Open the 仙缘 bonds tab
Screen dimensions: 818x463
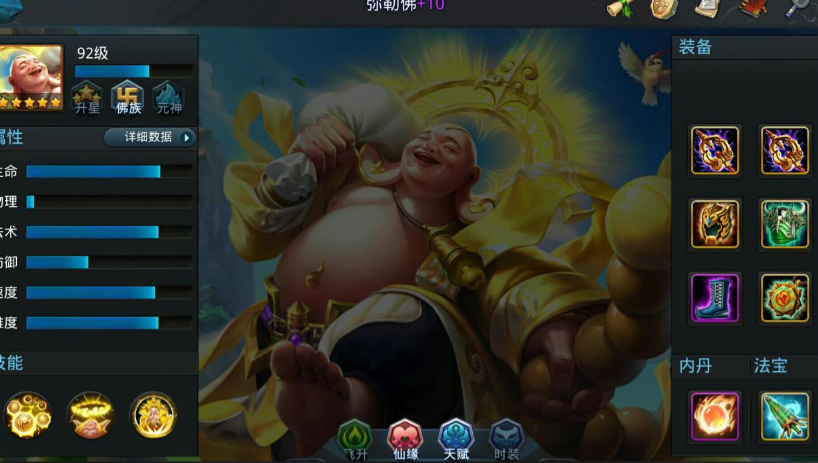tap(405, 438)
